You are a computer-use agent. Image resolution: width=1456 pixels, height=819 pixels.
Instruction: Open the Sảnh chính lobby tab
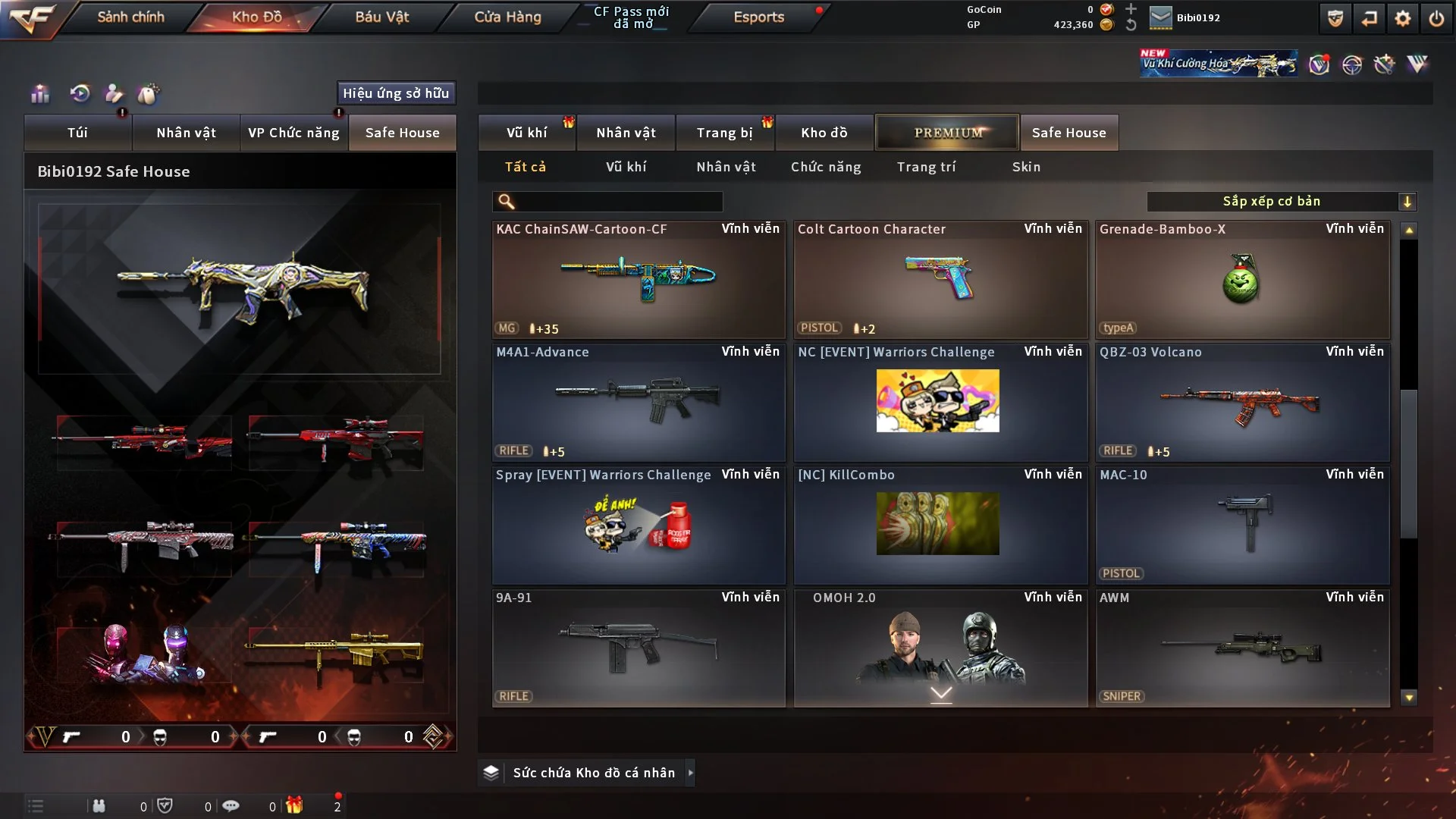click(130, 17)
